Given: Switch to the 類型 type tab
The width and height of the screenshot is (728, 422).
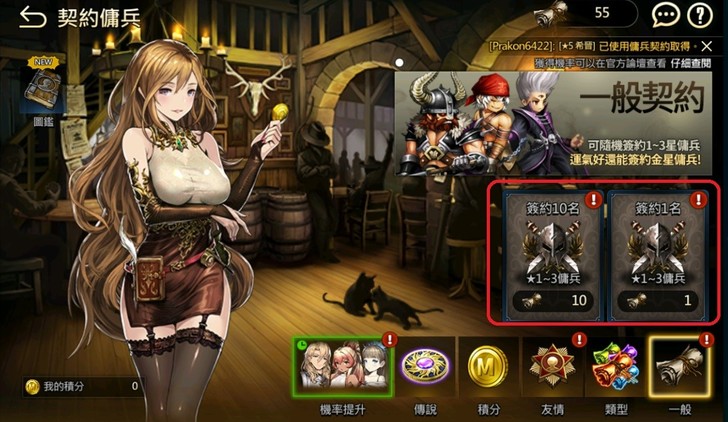Looking at the screenshot, I should [x=613, y=369].
